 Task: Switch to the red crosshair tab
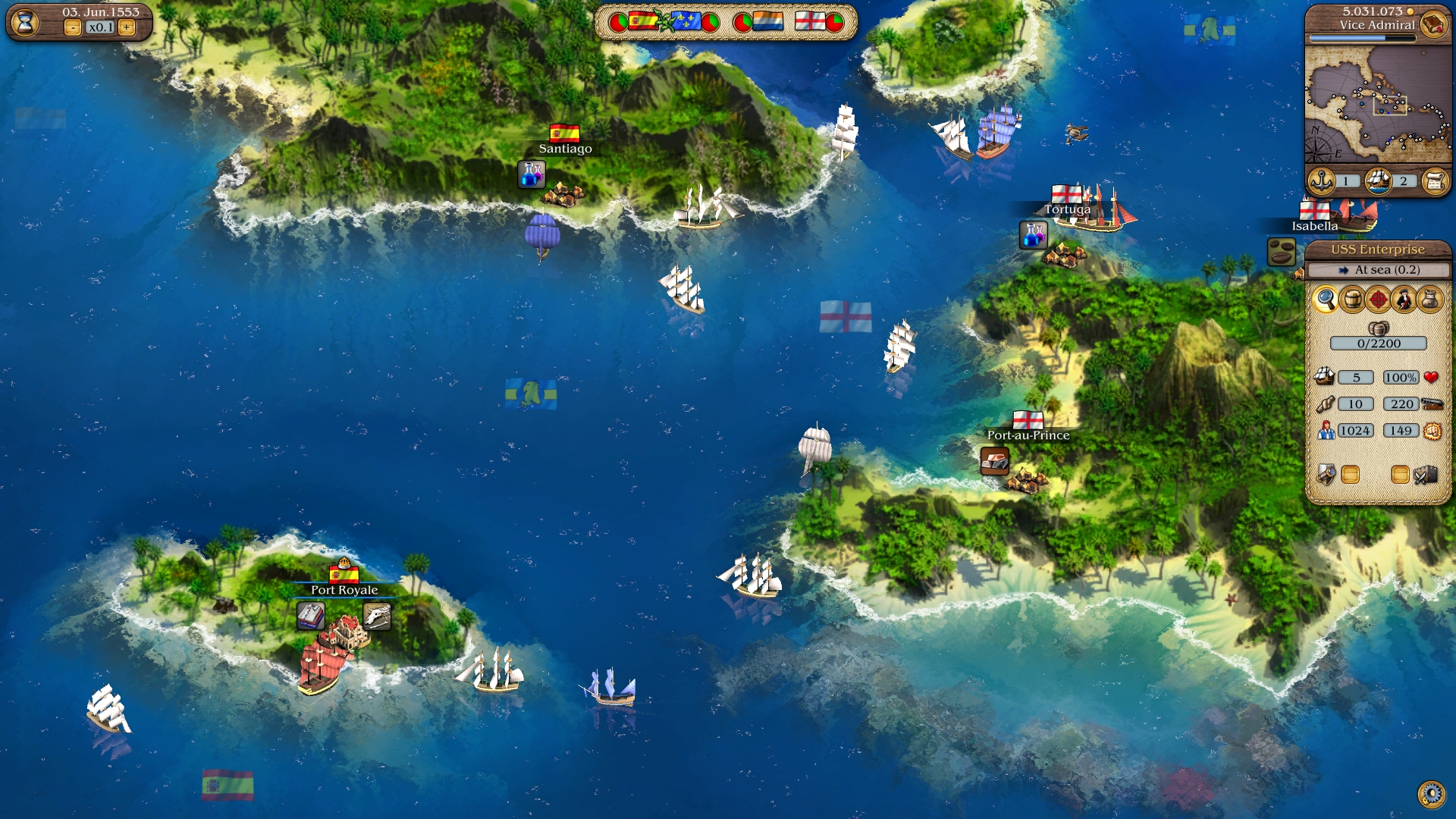pyautogui.click(x=1378, y=300)
